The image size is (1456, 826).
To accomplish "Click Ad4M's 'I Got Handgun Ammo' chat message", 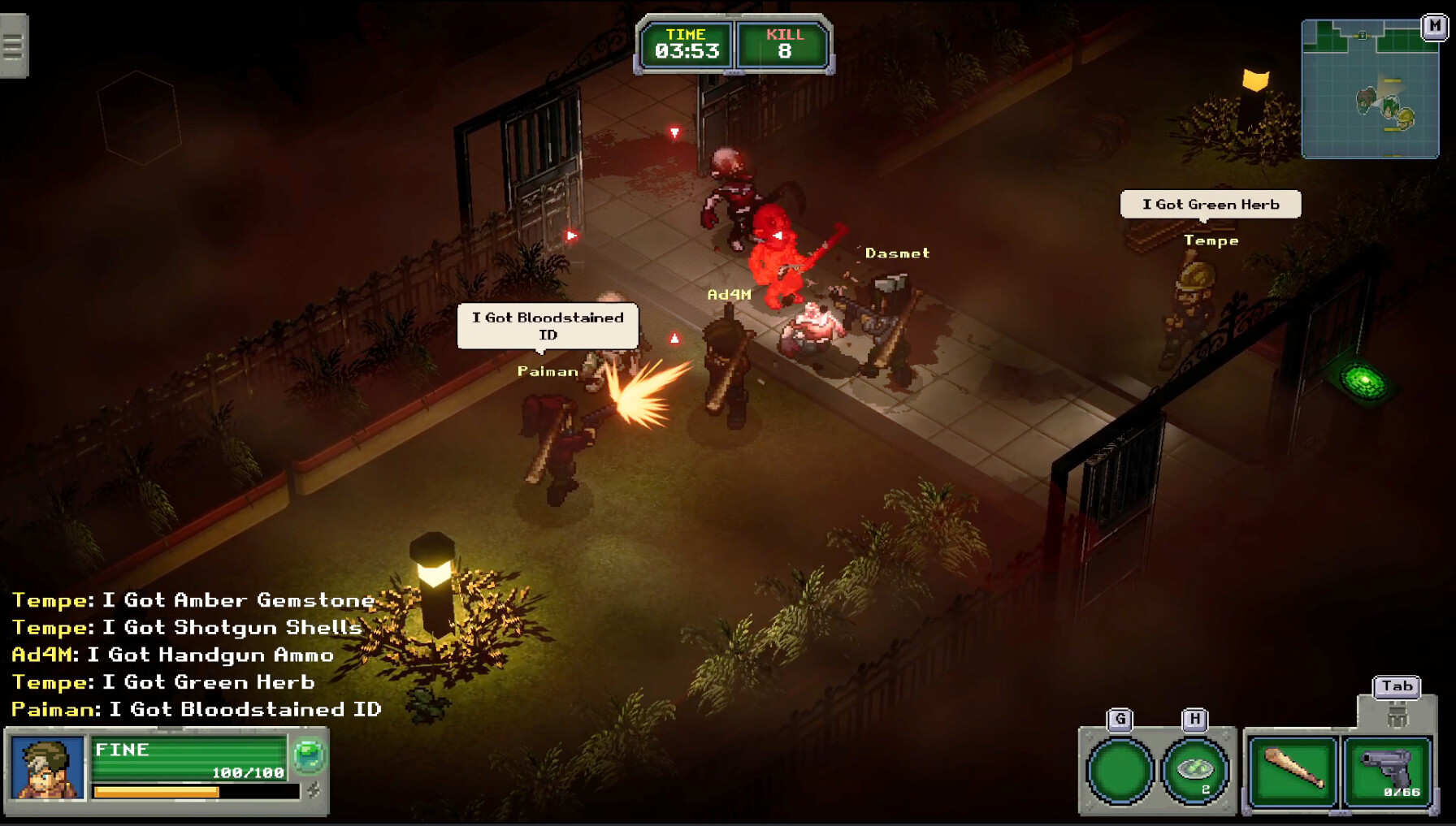I will coord(171,655).
